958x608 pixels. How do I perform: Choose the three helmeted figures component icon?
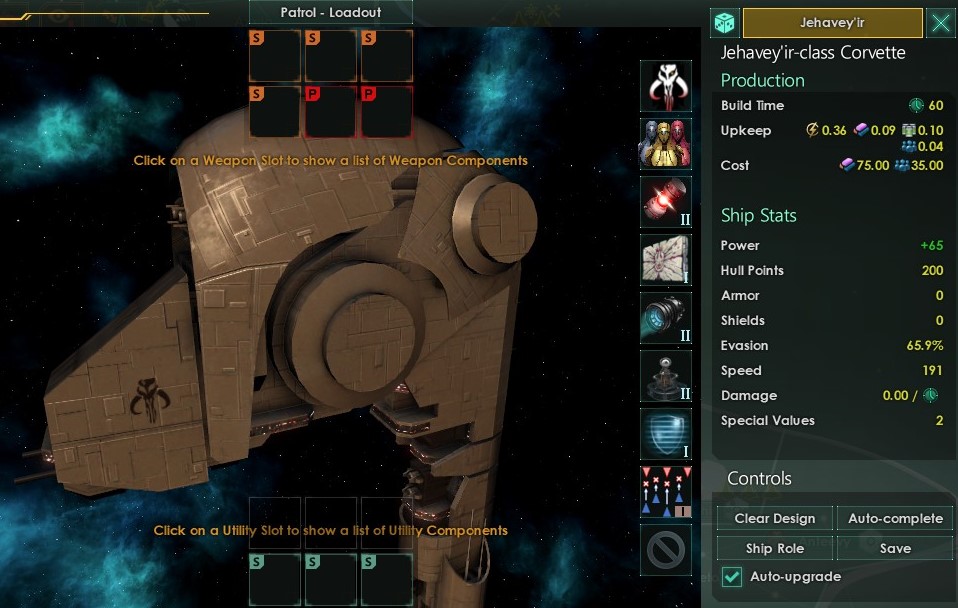coord(665,144)
